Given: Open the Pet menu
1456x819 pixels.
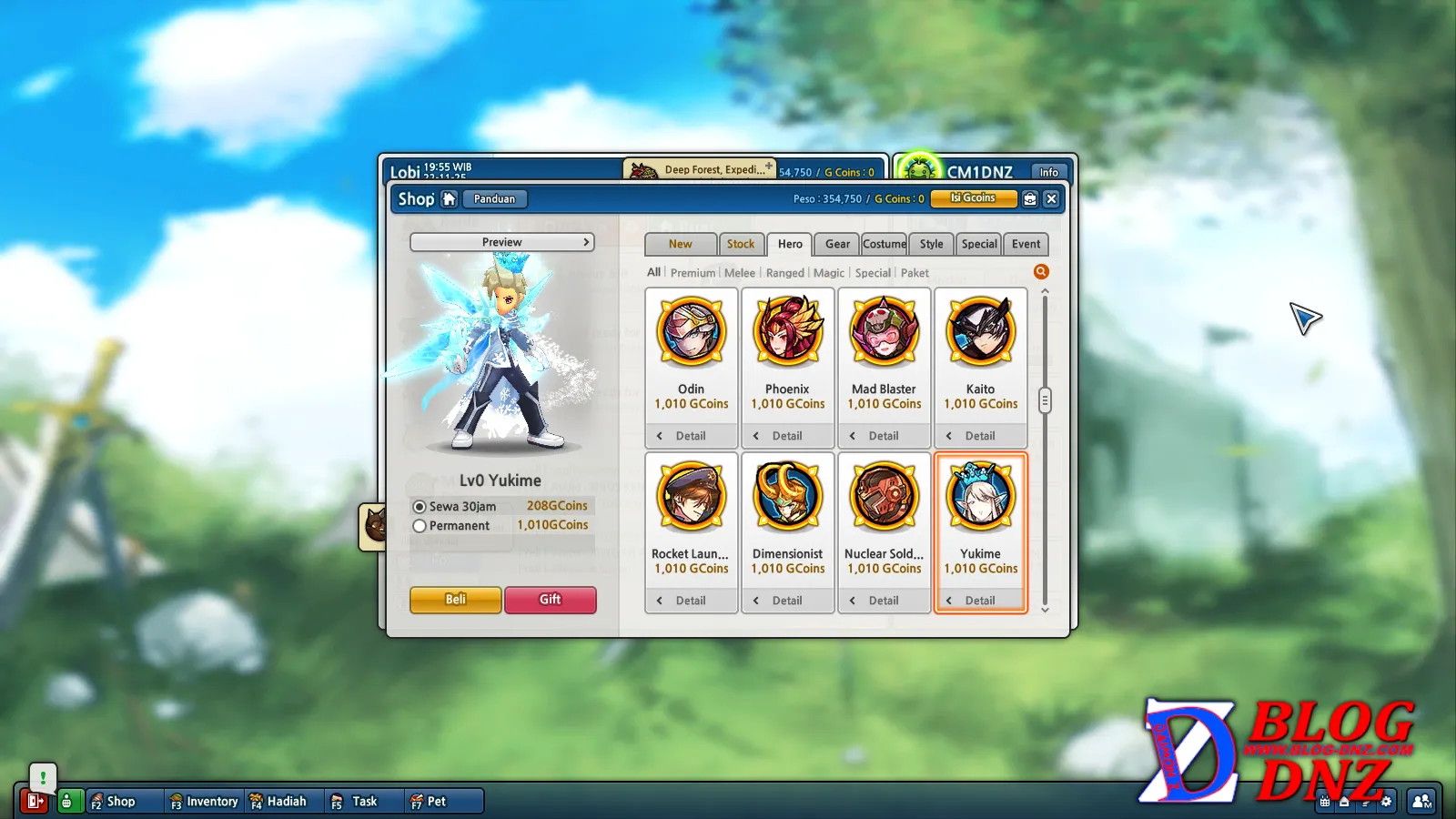Looking at the screenshot, I should [429, 802].
